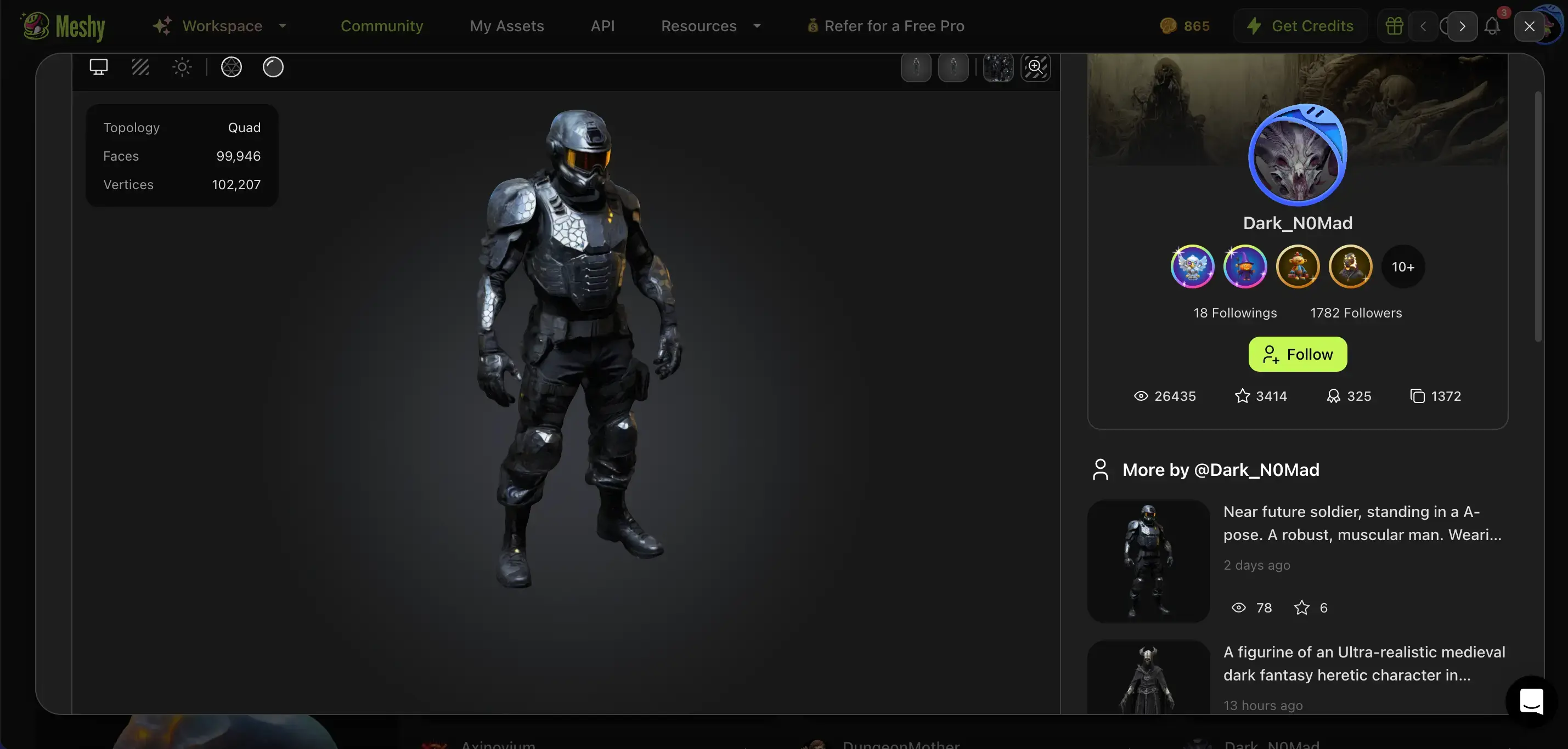Select the geometry sphere view icon
This screenshot has height=749, width=1568.
click(230, 67)
